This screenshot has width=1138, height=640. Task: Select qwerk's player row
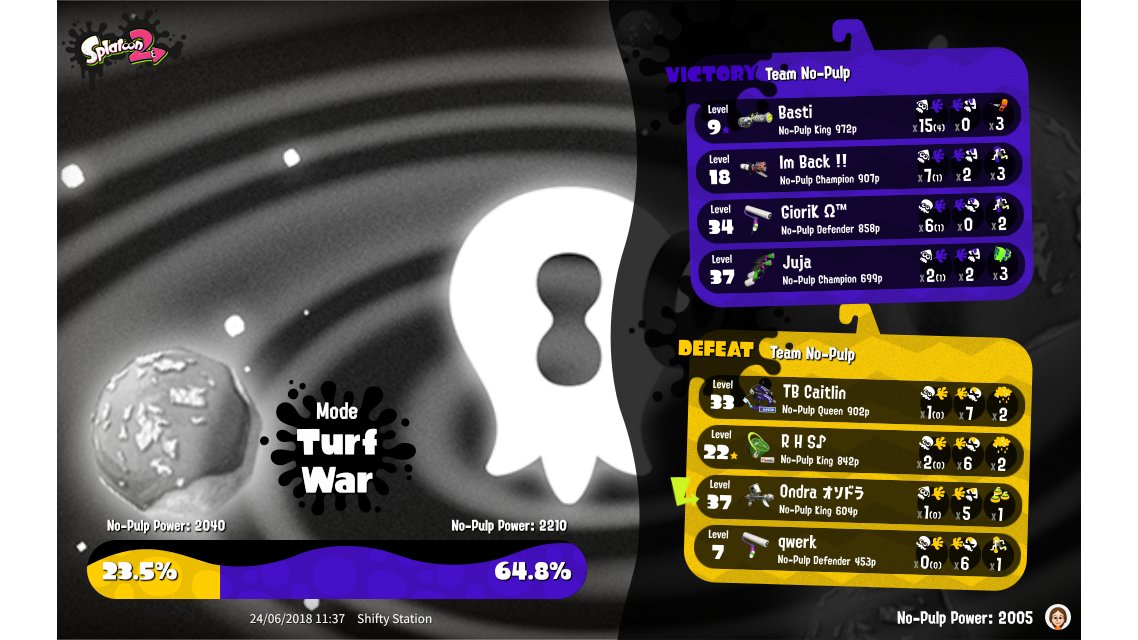[858, 550]
